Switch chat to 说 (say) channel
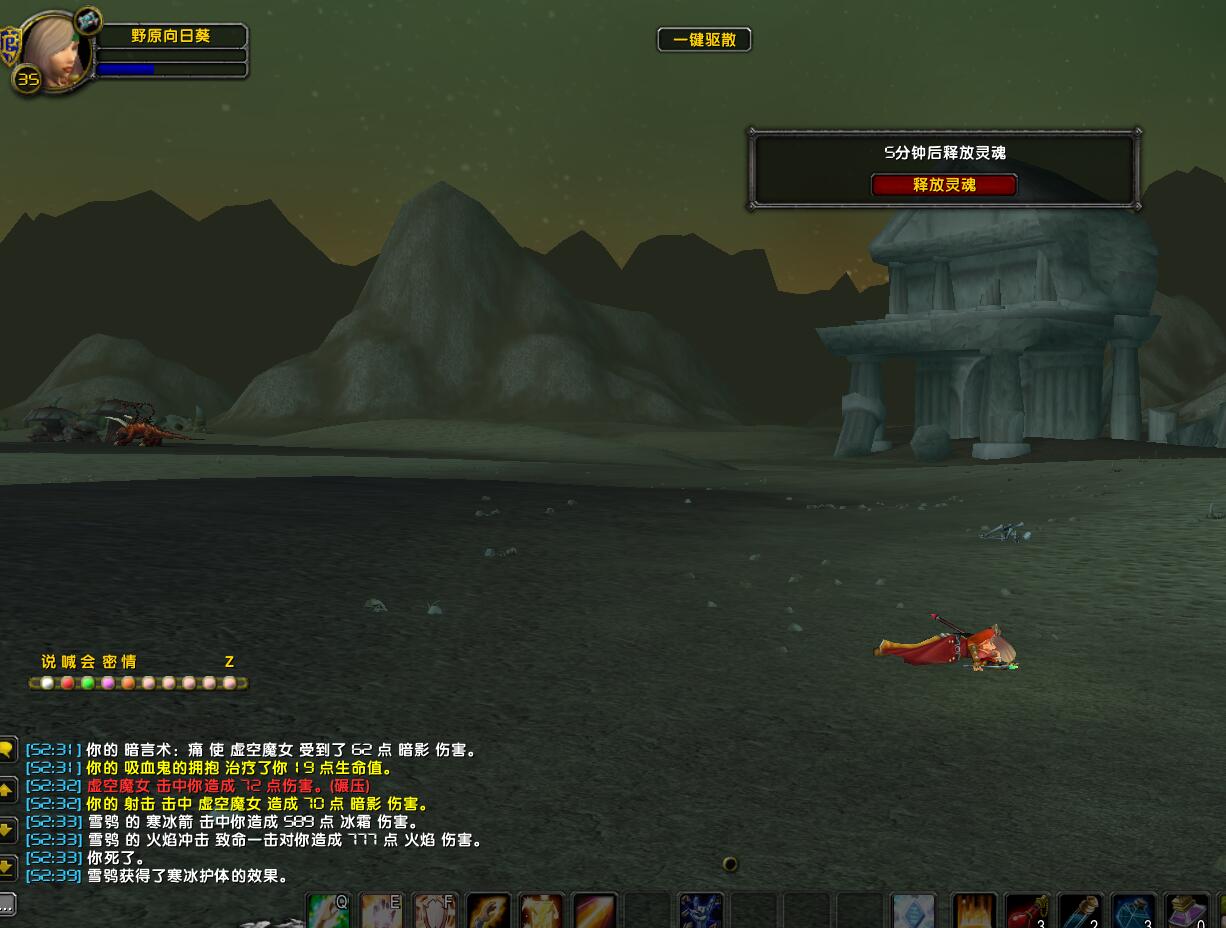Image resolution: width=1226 pixels, height=928 pixels. (x=48, y=662)
